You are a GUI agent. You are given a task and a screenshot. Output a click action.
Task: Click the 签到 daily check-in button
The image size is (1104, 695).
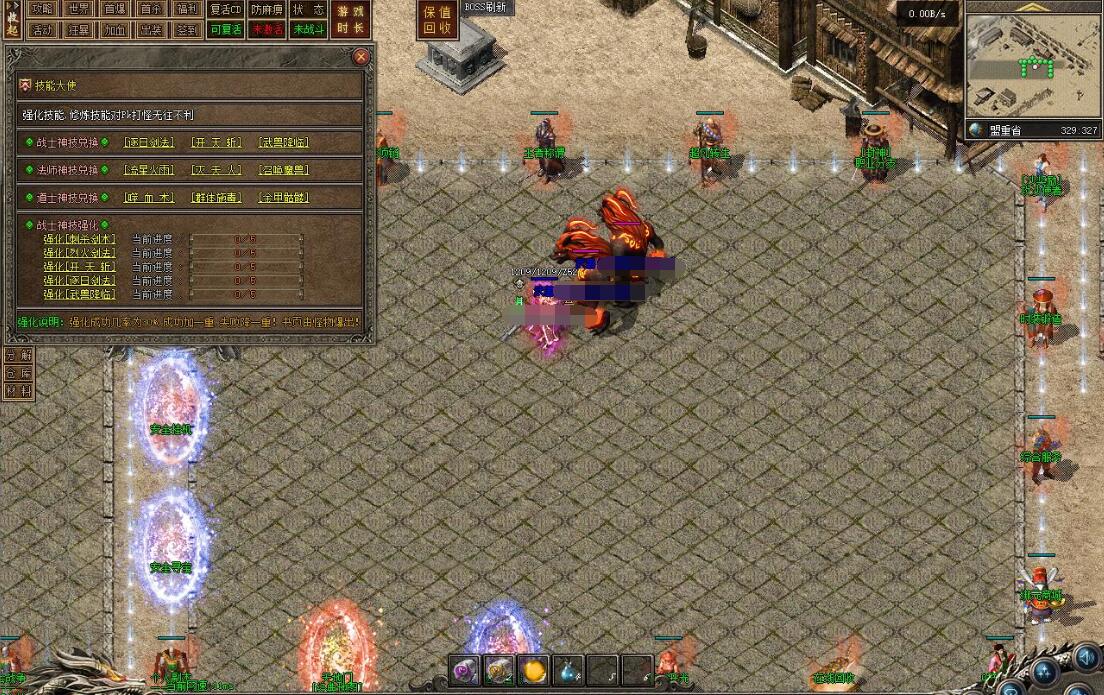coord(186,30)
